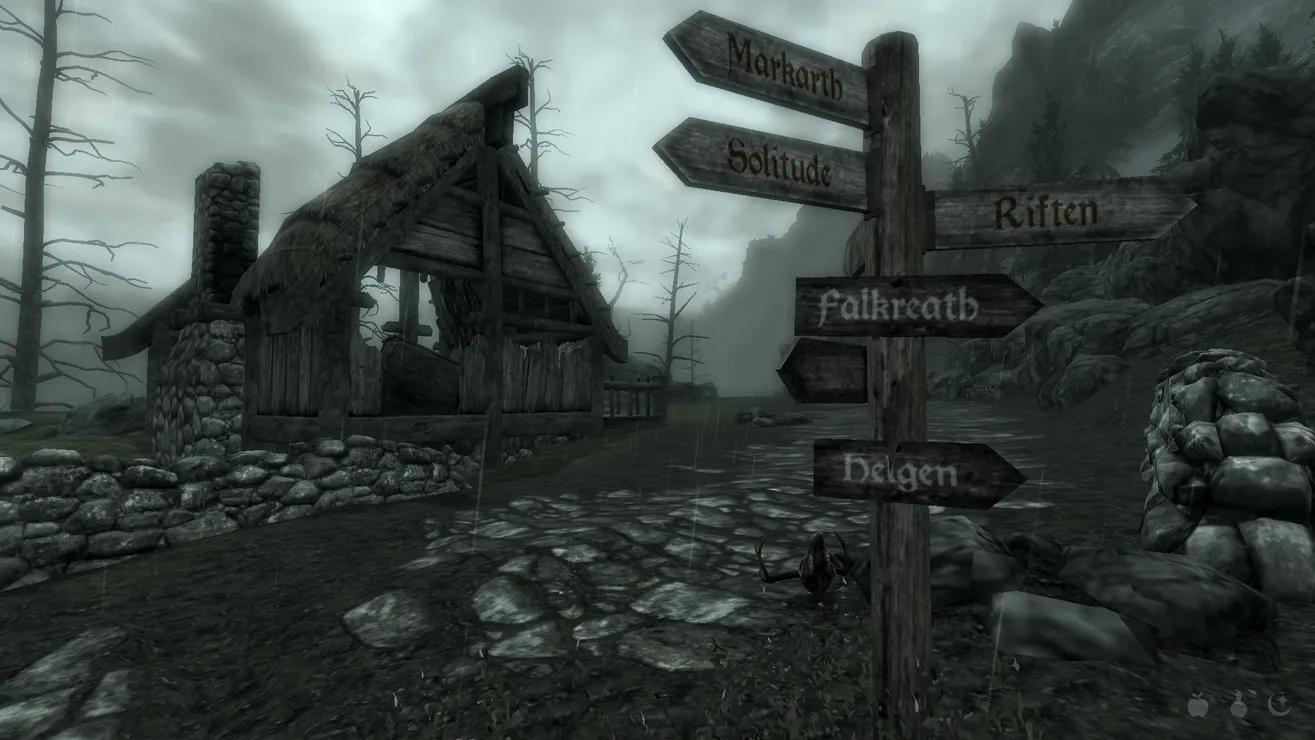The width and height of the screenshot is (1315, 740).
Task: Select the flask thirst icon
Action: [x=1238, y=706]
